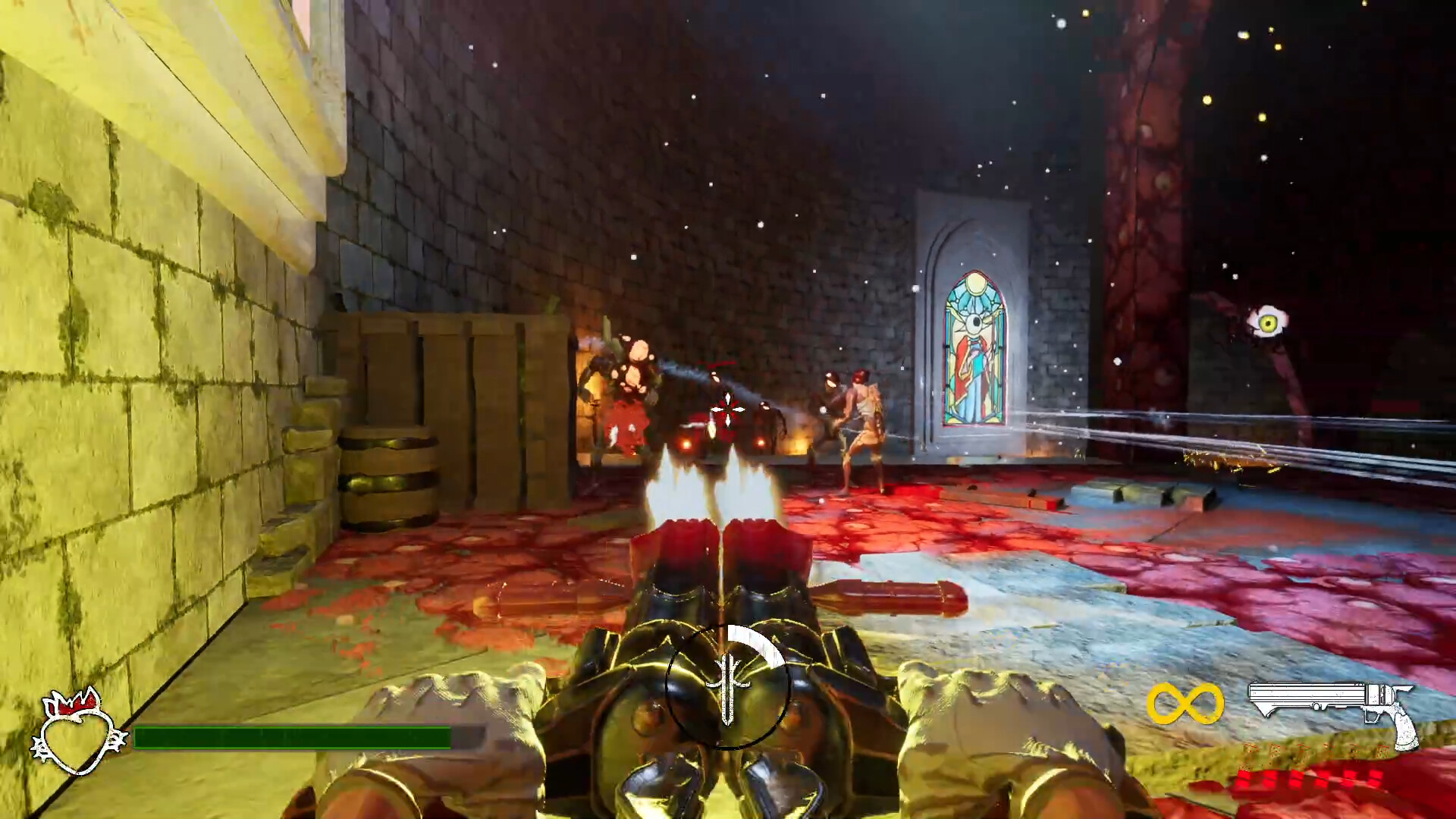Click the leftmost red ammo chamber pip
Image resolution: width=1456 pixels, height=819 pixels.
1244,779
